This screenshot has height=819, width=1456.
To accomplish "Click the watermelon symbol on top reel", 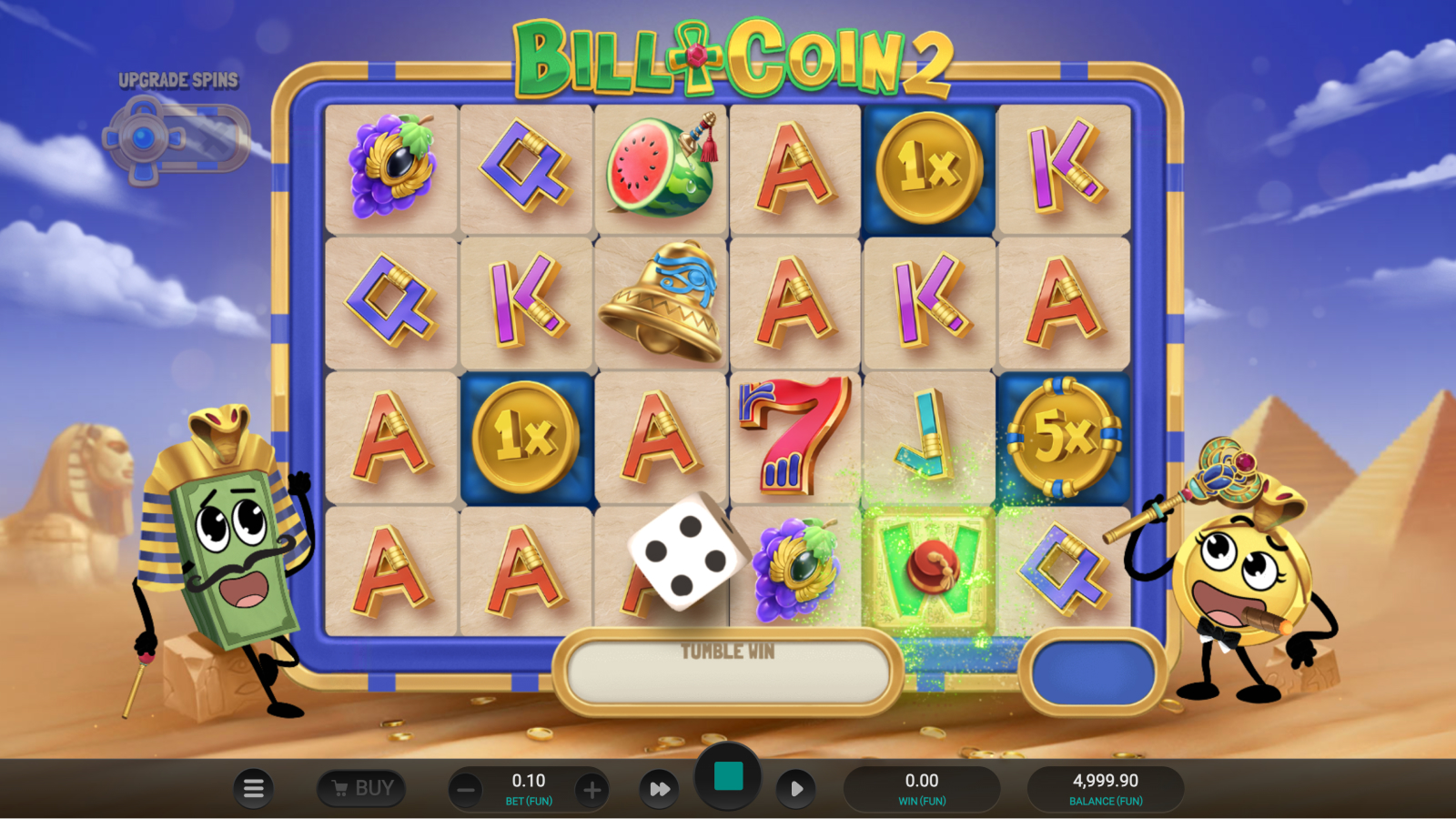I will click(x=662, y=167).
